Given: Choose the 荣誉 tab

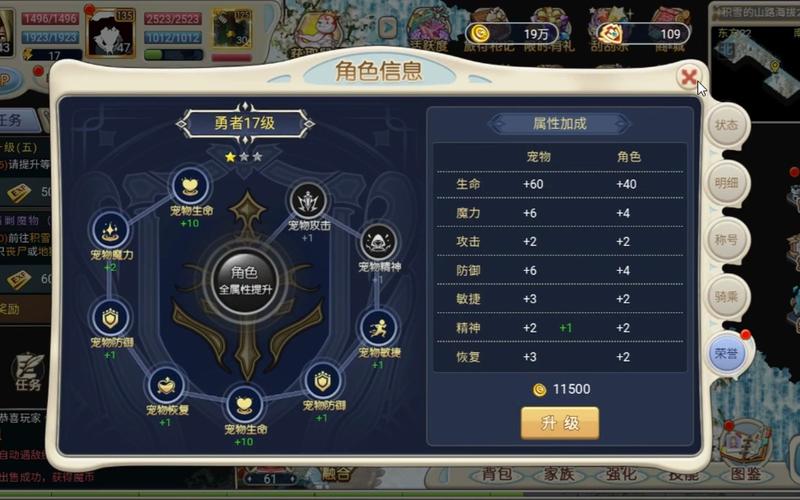Looking at the screenshot, I should click(726, 354).
